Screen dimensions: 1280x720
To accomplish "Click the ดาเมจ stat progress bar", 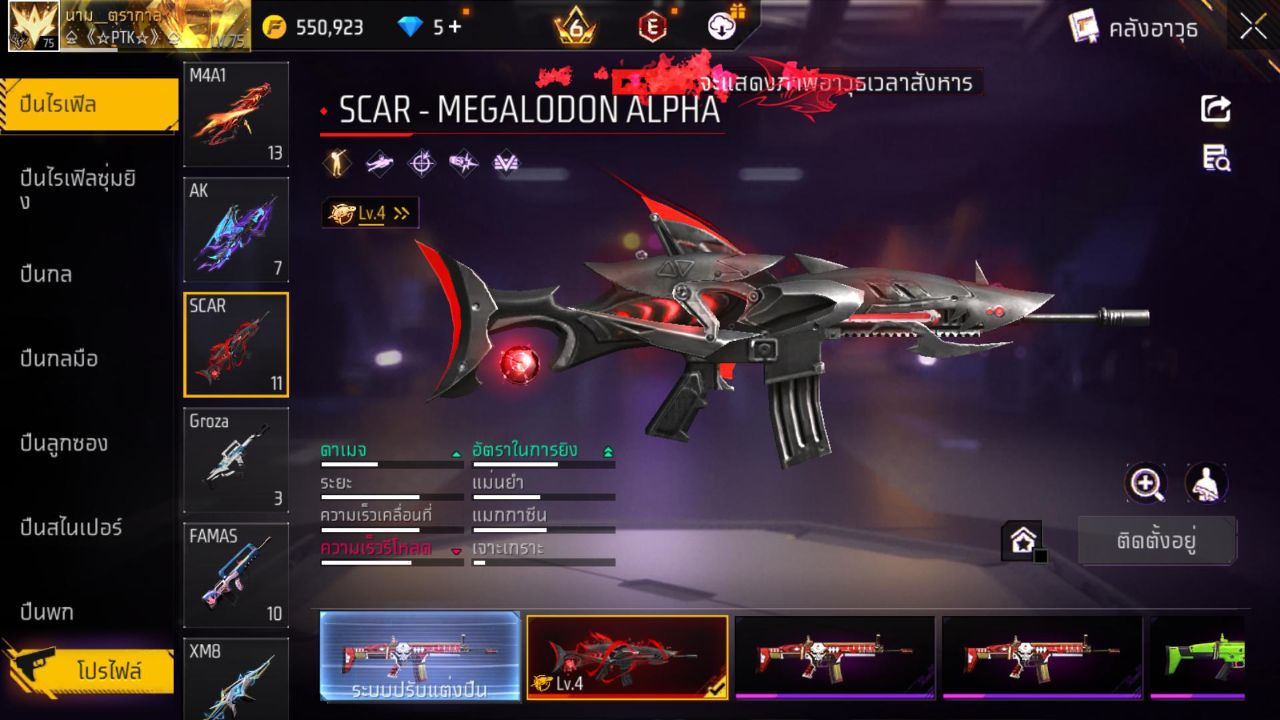I will coord(390,466).
